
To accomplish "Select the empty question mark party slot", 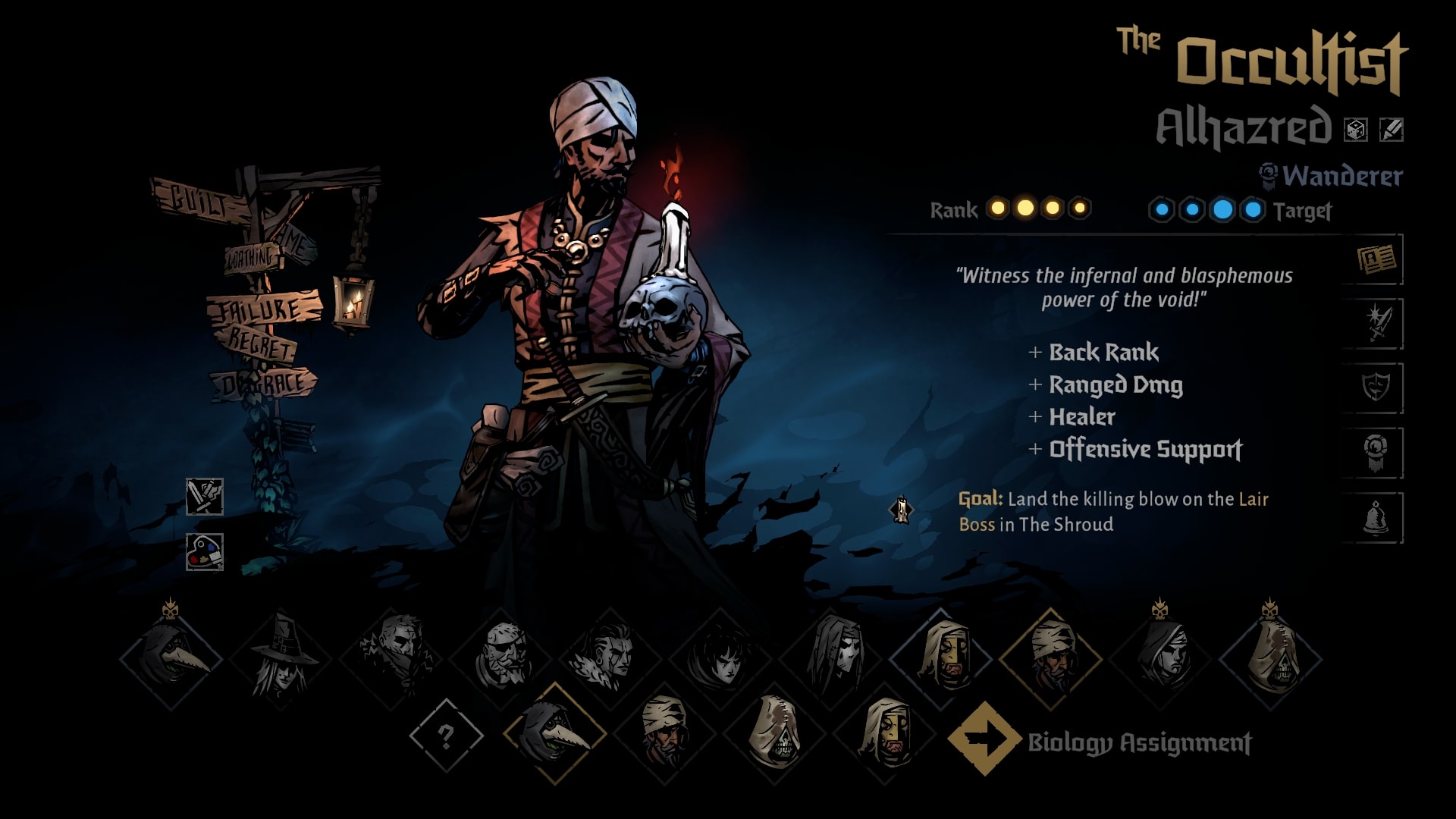I will (x=446, y=736).
